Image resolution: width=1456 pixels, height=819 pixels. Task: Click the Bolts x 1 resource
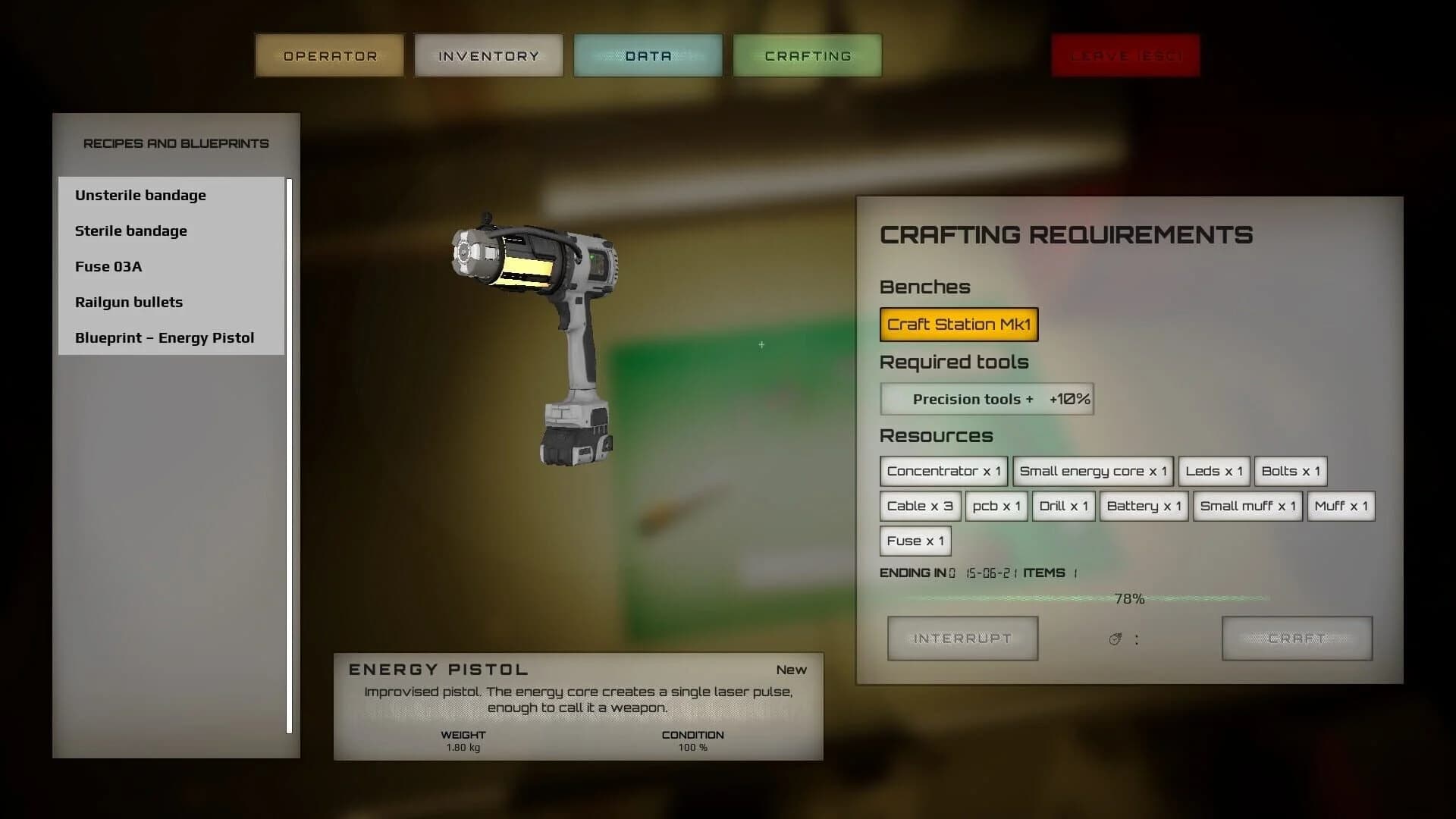pyautogui.click(x=1291, y=471)
